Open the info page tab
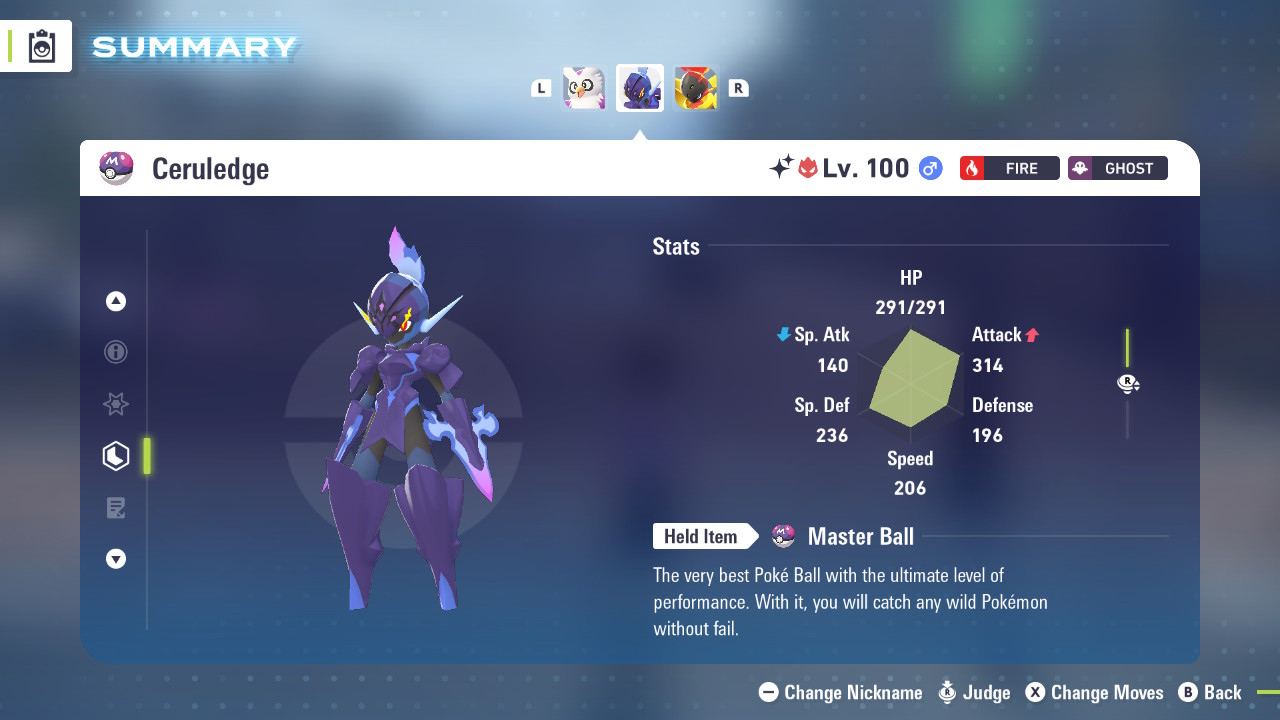This screenshot has width=1280, height=720. (116, 352)
